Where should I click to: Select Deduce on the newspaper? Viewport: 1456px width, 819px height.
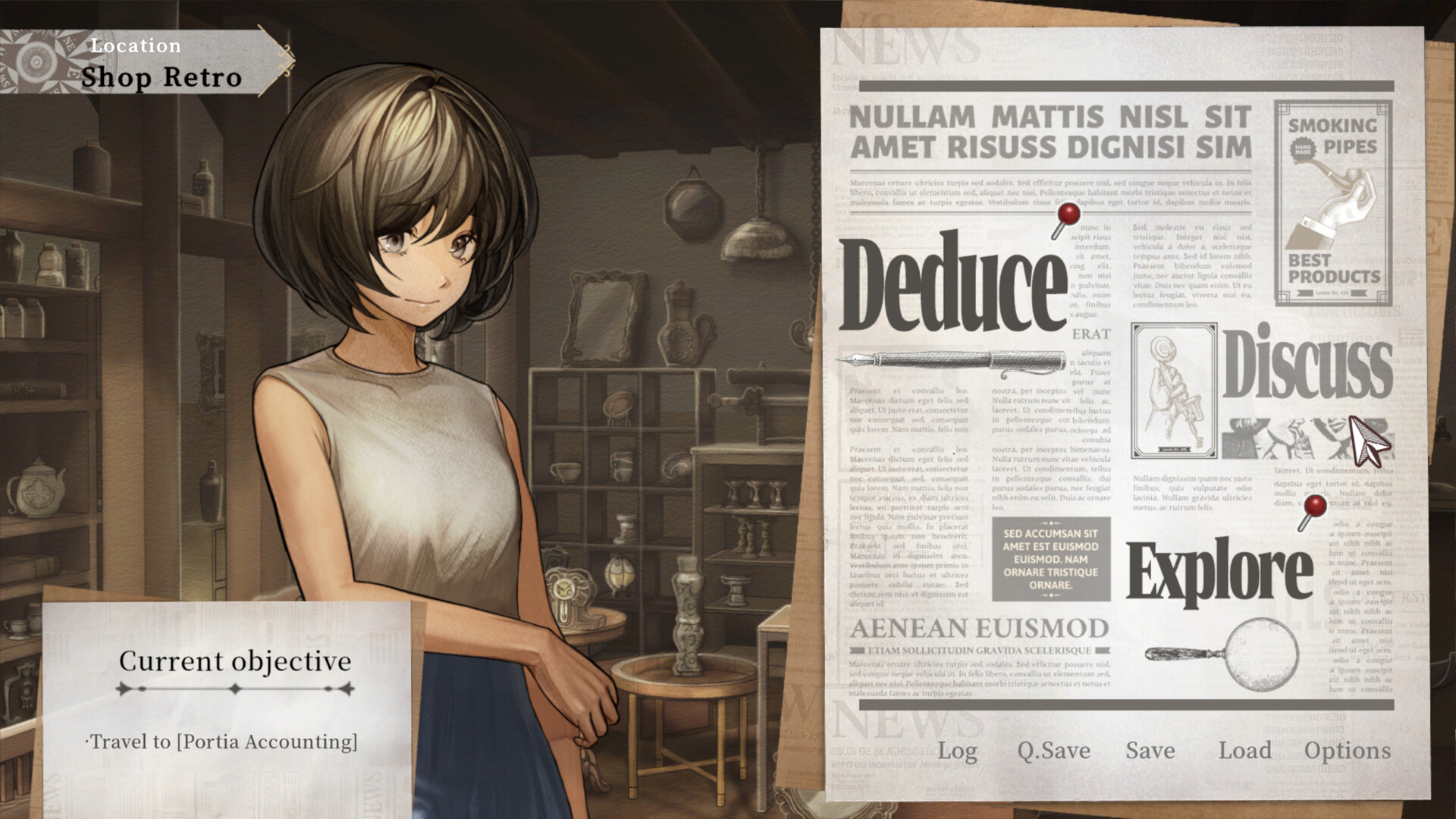(x=955, y=281)
